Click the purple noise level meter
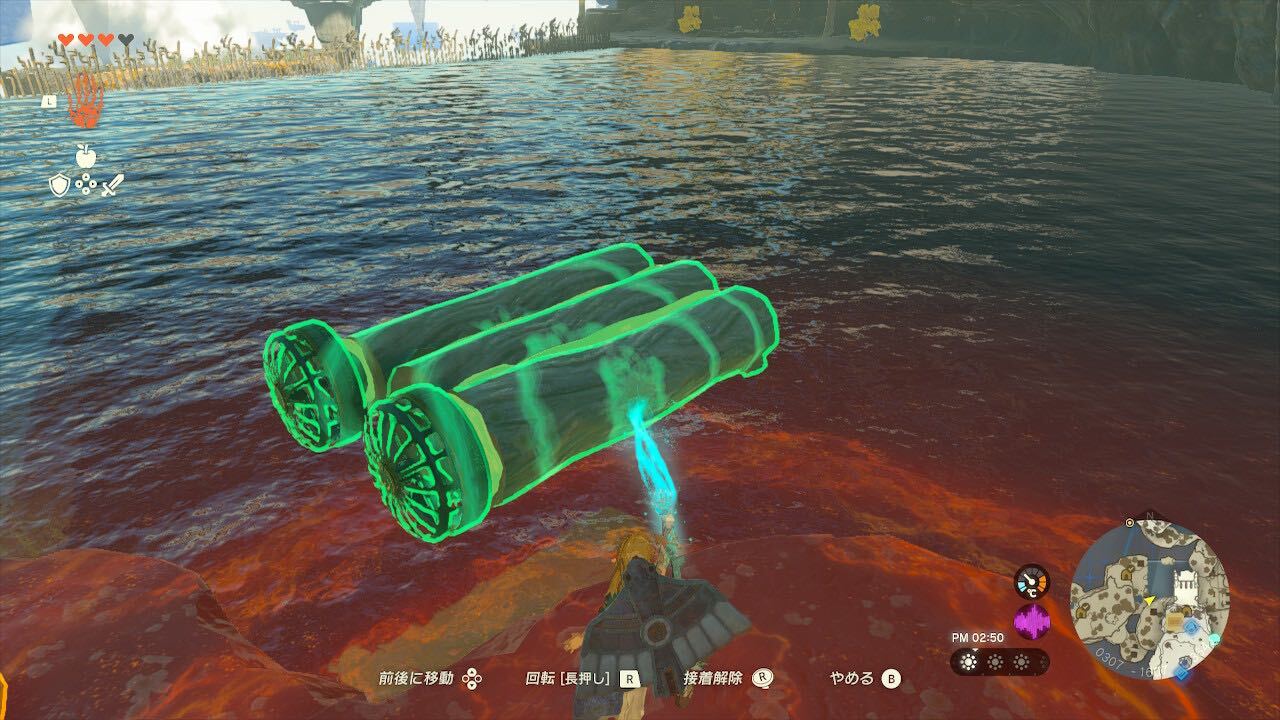This screenshot has height=720, width=1280. [1030, 619]
